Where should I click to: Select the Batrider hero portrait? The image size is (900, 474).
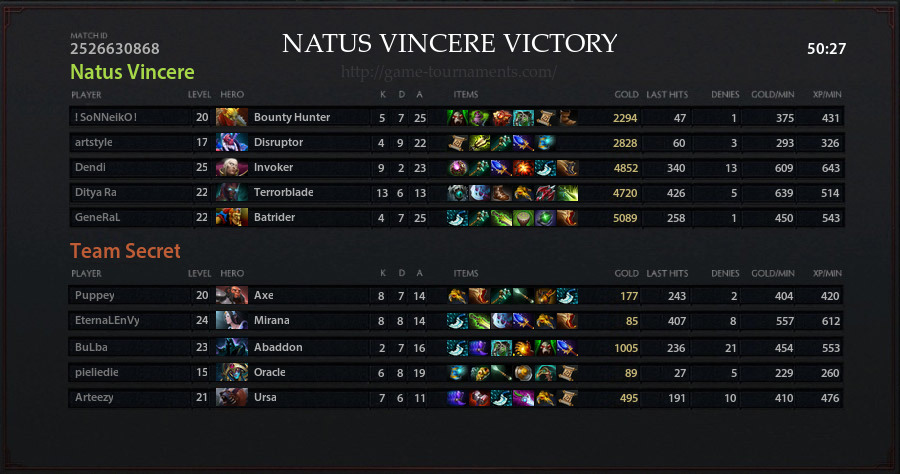pos(232,217)
